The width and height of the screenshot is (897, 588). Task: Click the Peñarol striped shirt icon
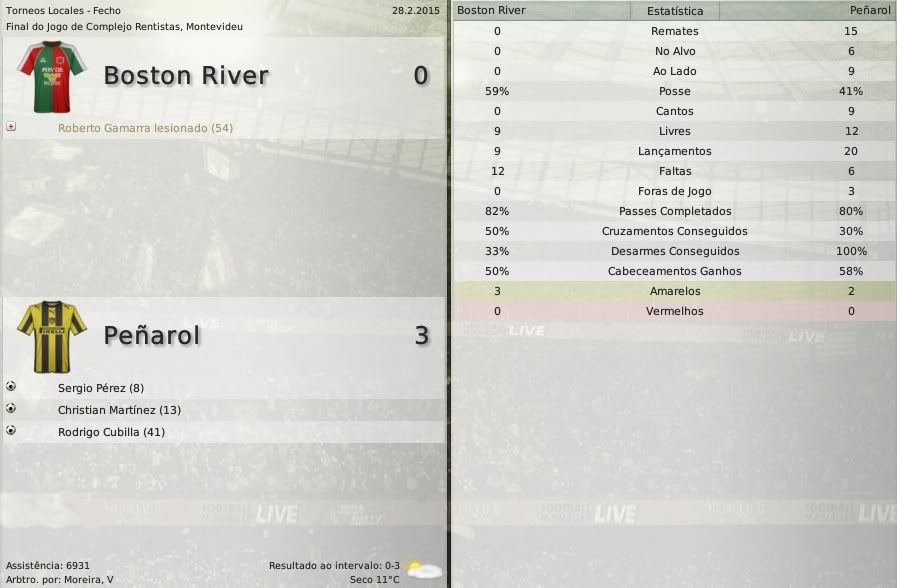click(52, 337)
